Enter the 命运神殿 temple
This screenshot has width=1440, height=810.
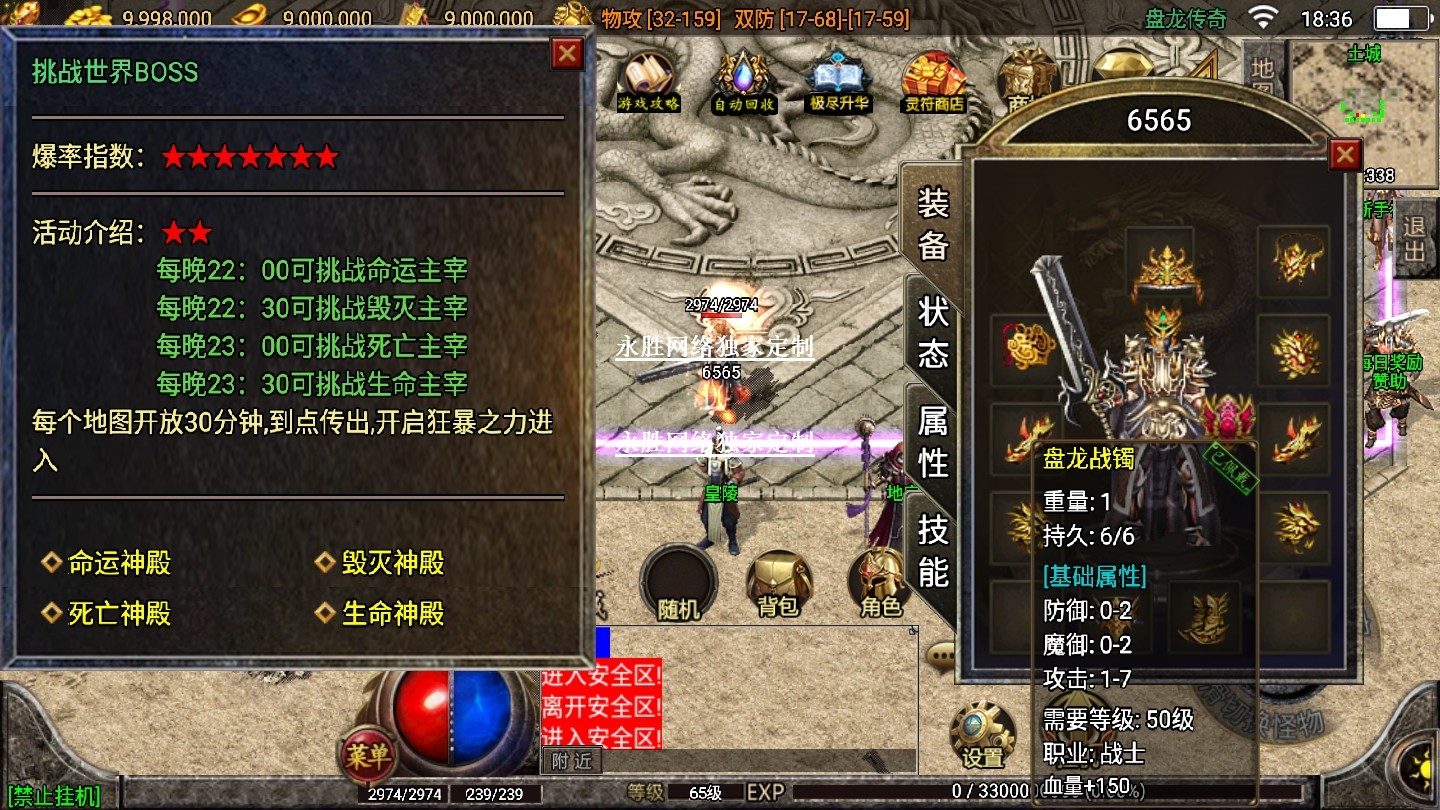pos(119,563)
